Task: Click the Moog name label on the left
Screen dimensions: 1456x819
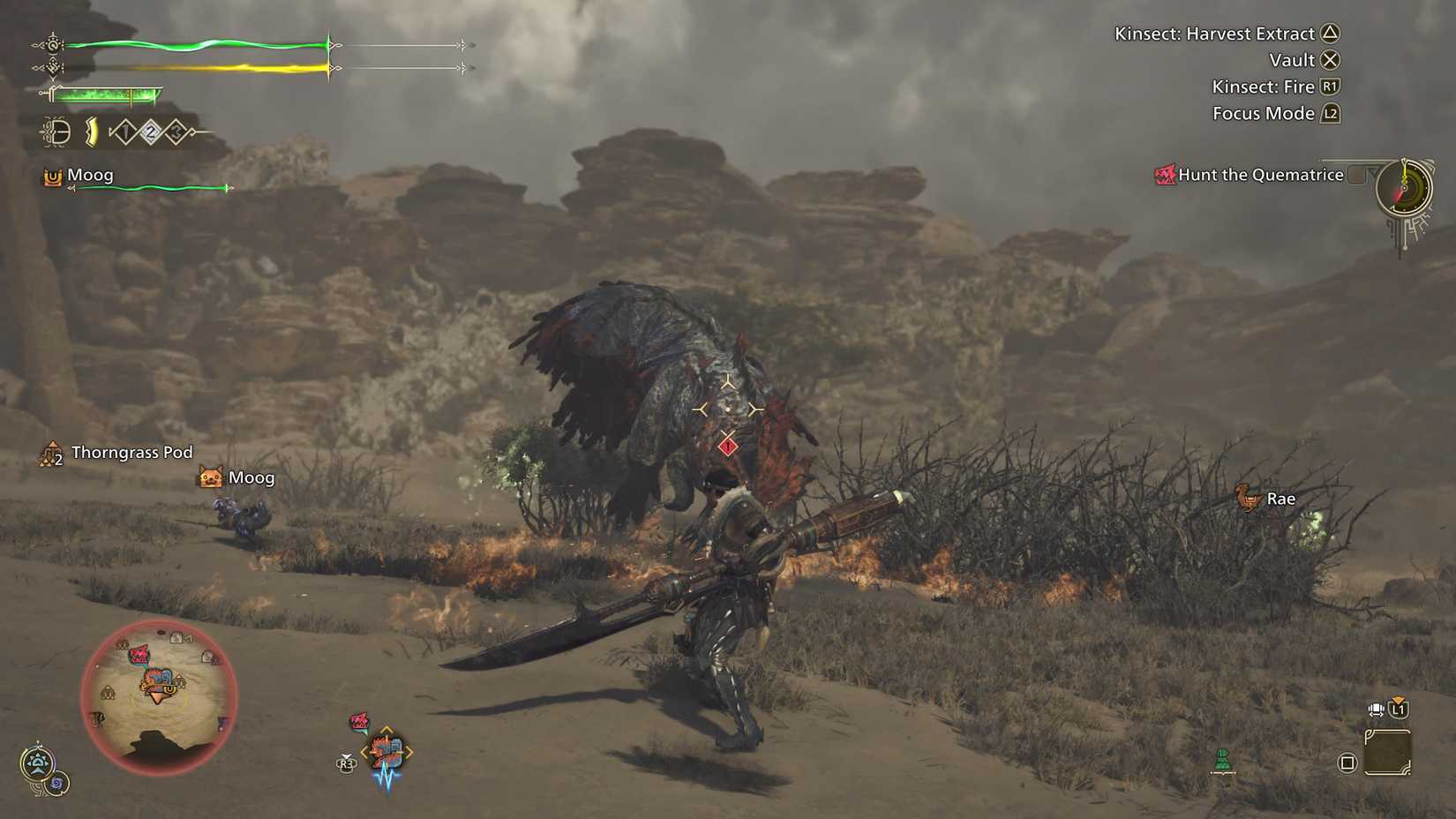Action: (91, 174)
